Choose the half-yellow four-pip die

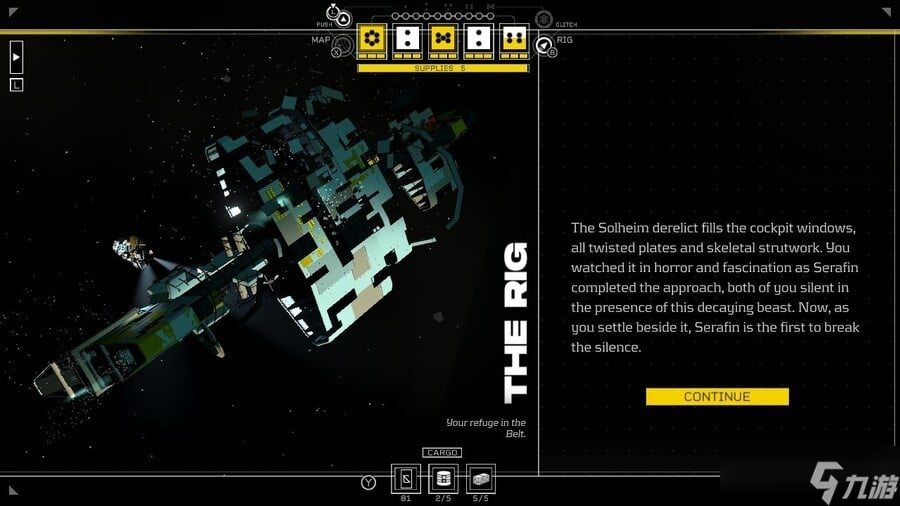(513, 39)
